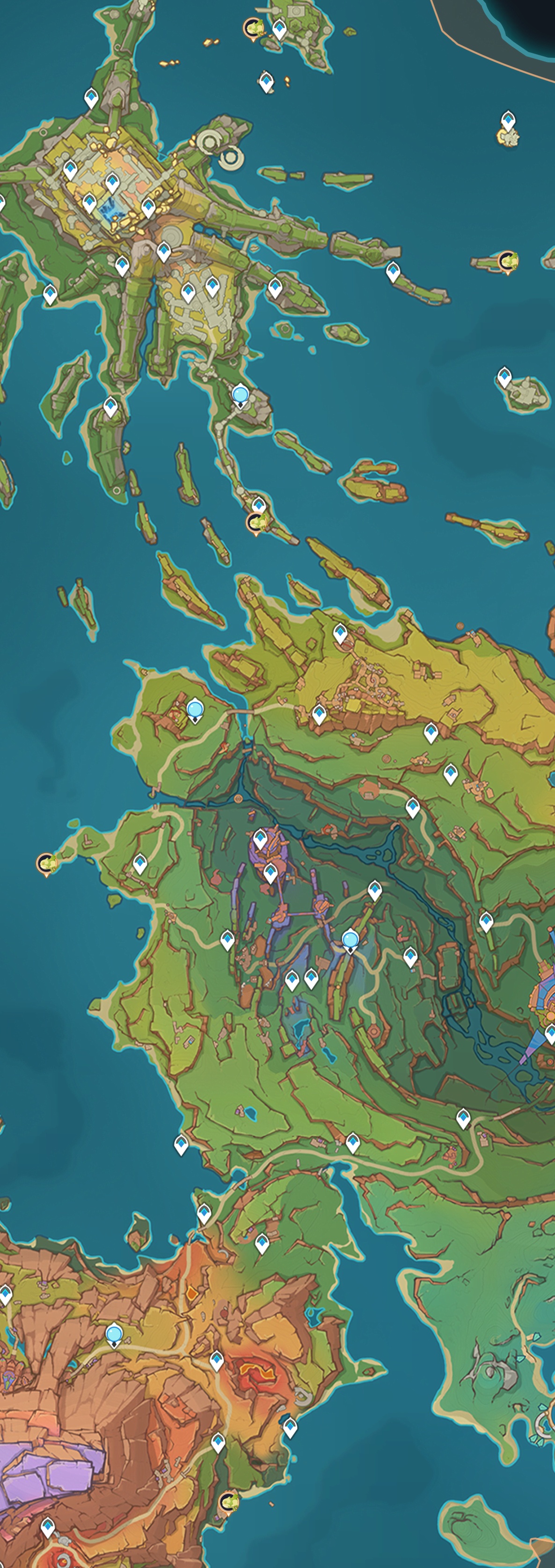Choose the blue orb marker on the rocky islet

pyautogui.click(x=240, y=396)
